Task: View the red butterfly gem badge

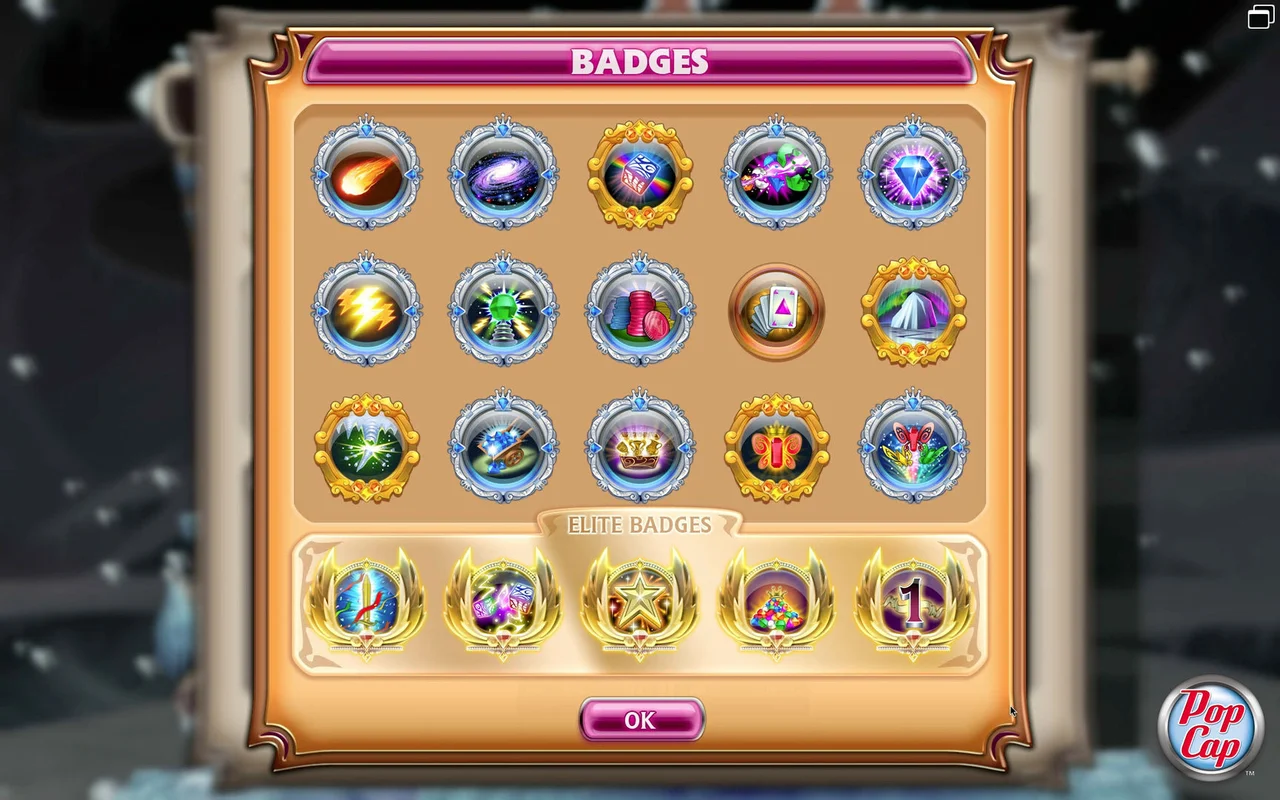Action: tap(776, 447)
